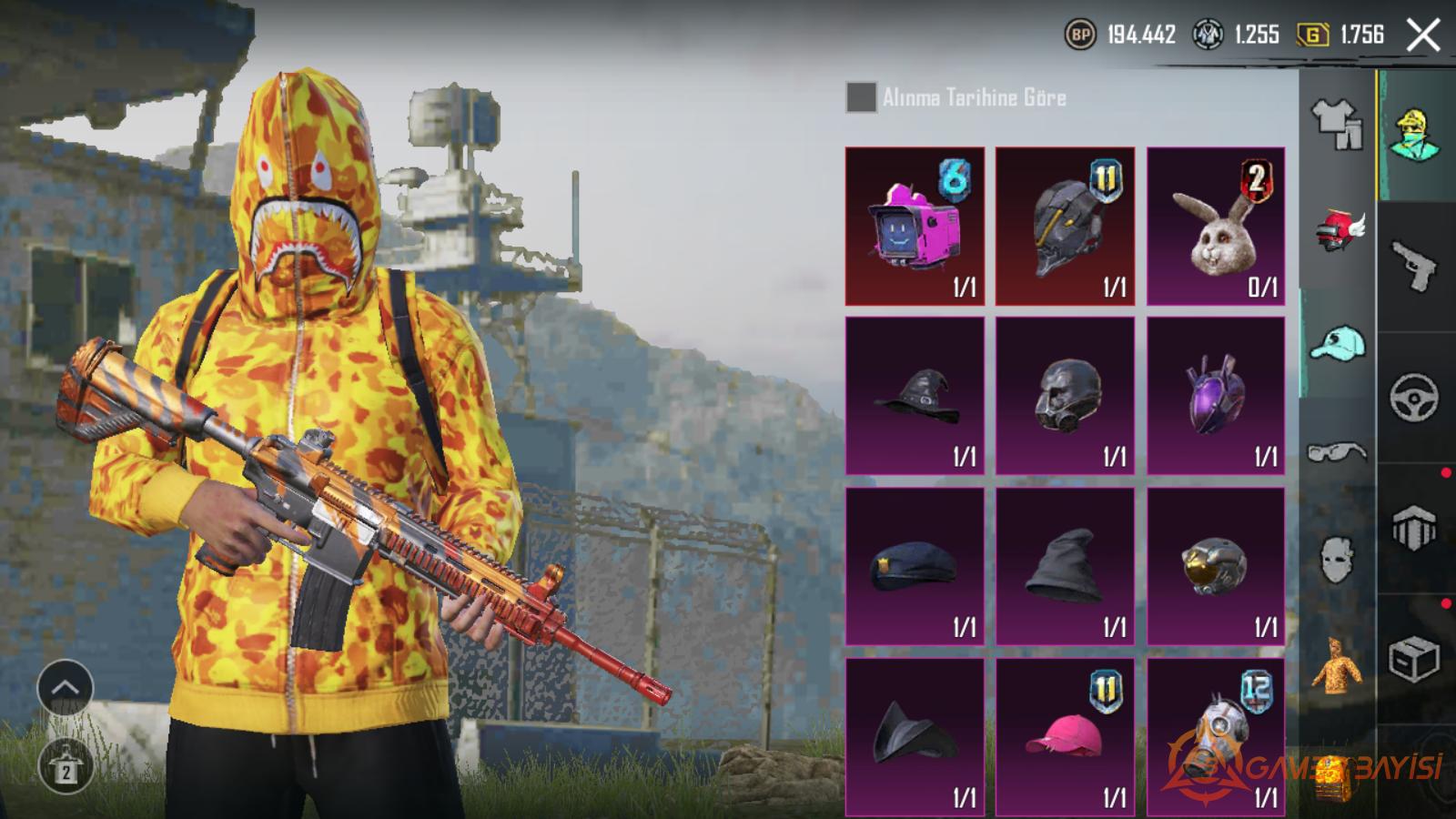1456x819 pixels.
Task: Toggle the Alınma Tarihine Göre checkbox
Action: pyautogui.click(x=861, y=97)
